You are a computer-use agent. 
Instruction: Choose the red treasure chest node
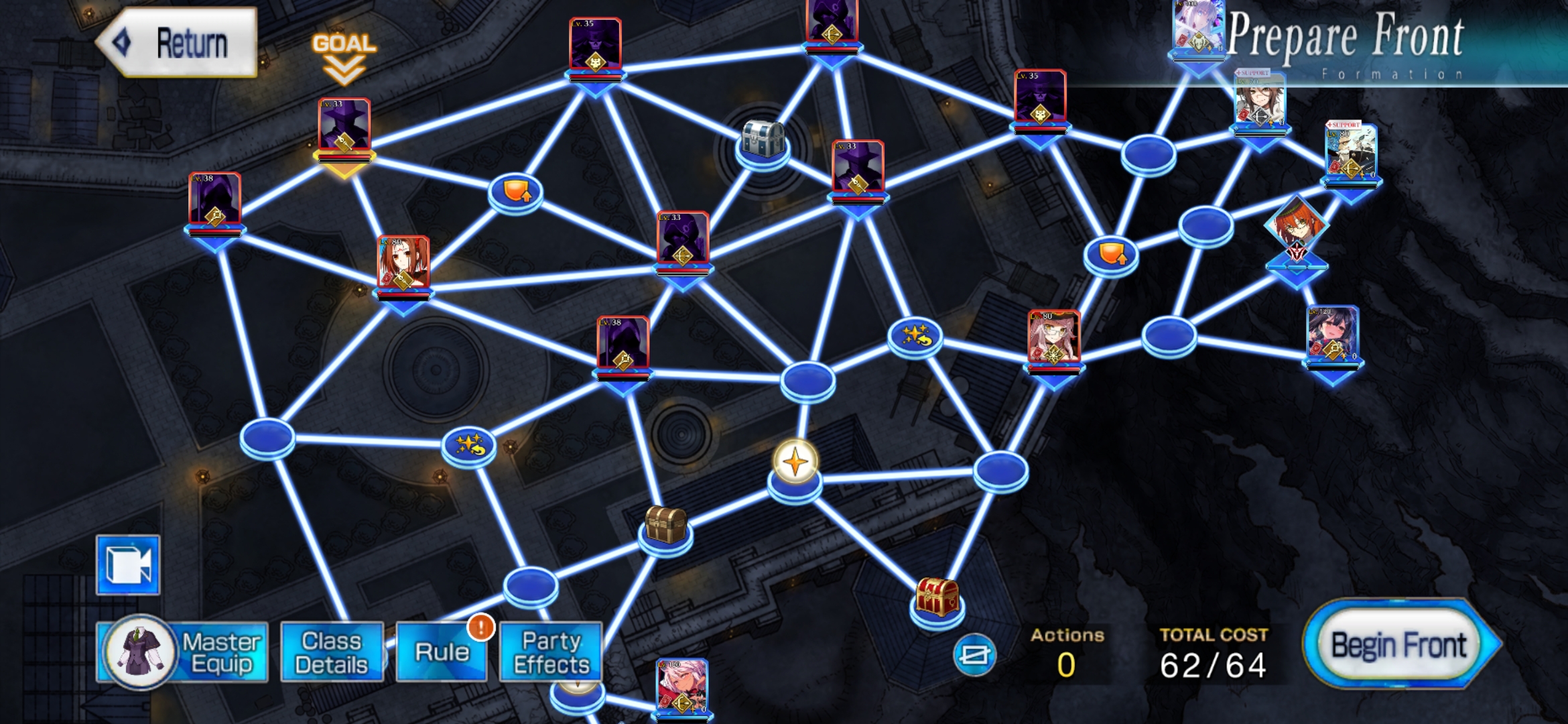pos(937,597)
